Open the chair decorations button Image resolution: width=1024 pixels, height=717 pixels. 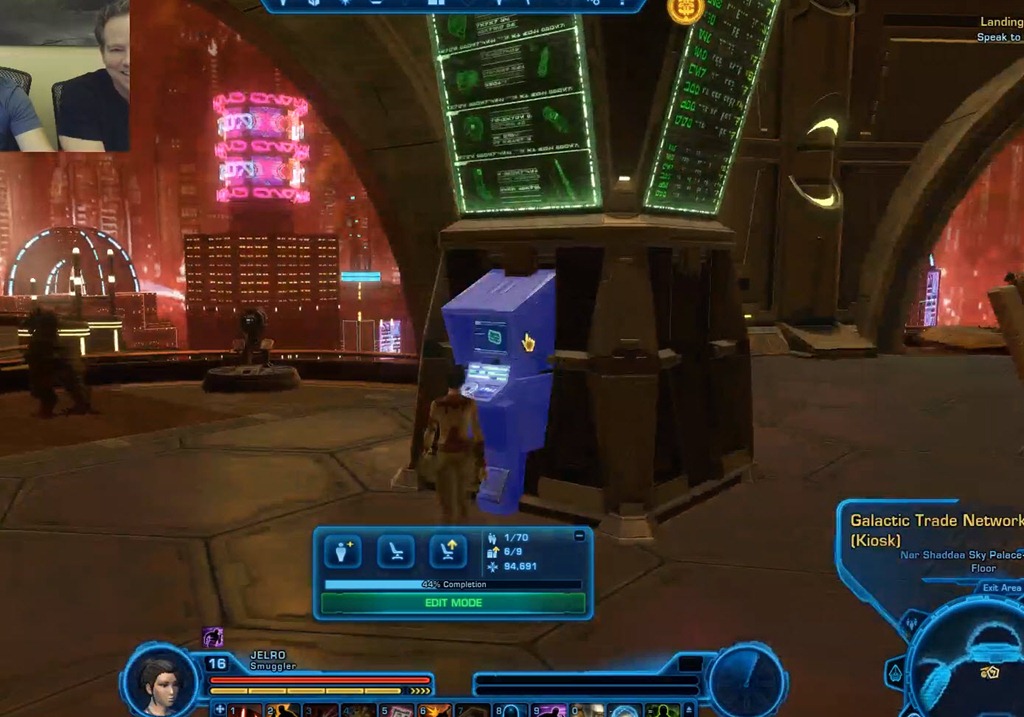tap(396, 551)
